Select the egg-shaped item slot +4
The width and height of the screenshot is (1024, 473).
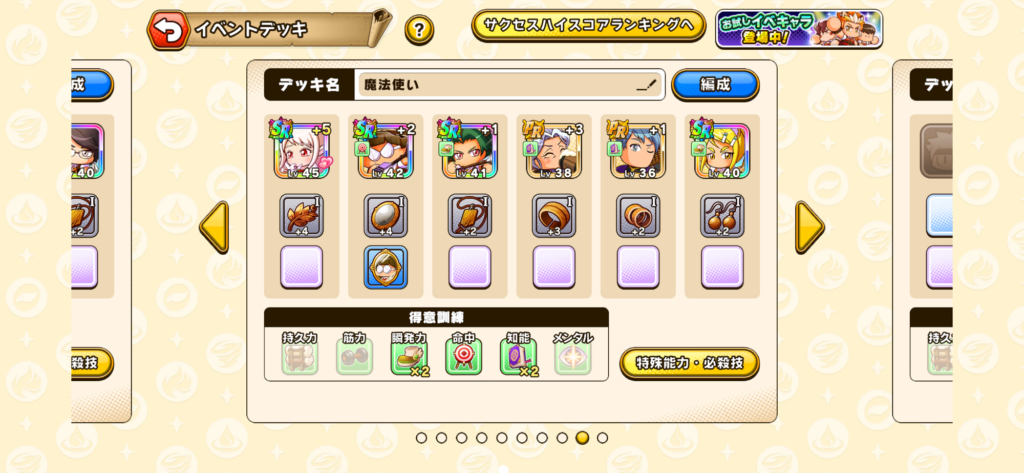click(x=385, y=216)
